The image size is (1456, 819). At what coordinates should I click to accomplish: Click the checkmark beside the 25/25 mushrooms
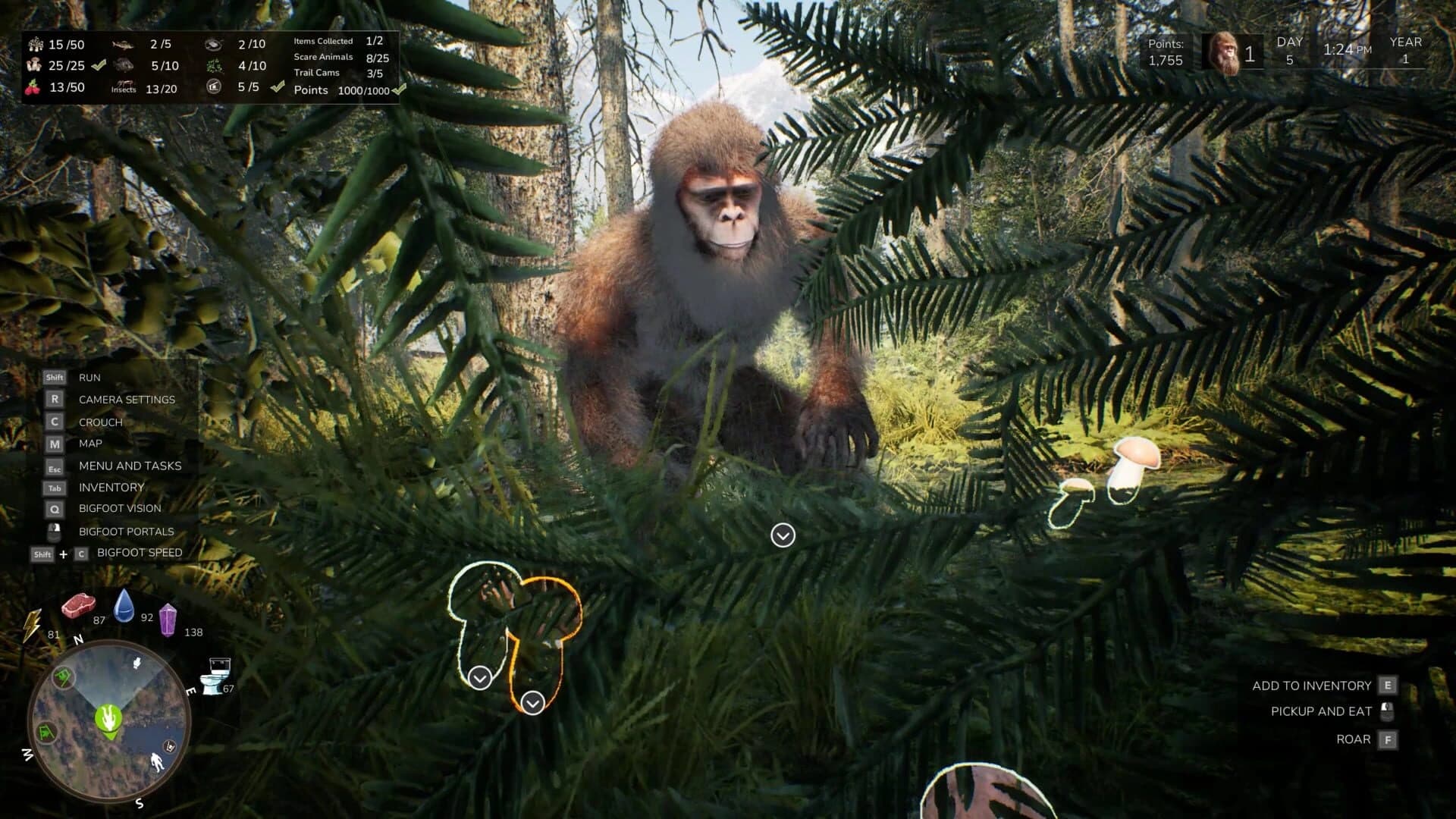tap(97, 65)
